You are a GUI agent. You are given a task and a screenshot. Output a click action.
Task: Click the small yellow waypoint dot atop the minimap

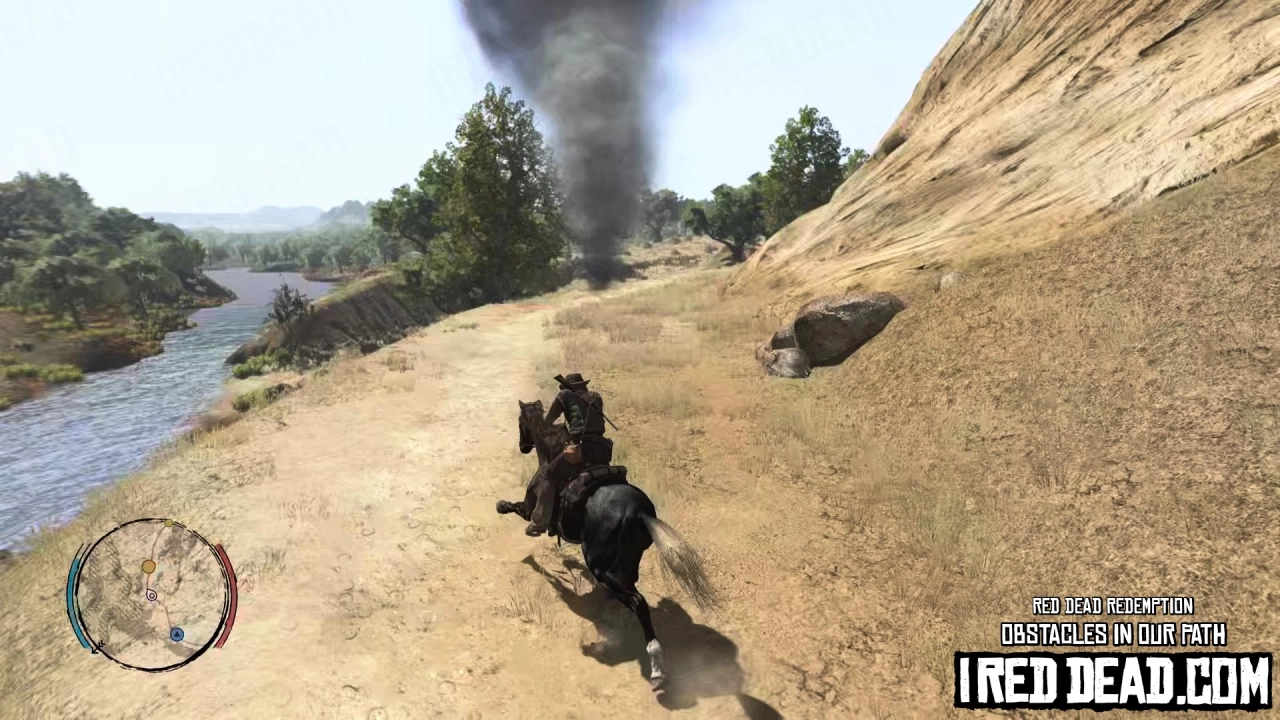click(x=169, y=523)
